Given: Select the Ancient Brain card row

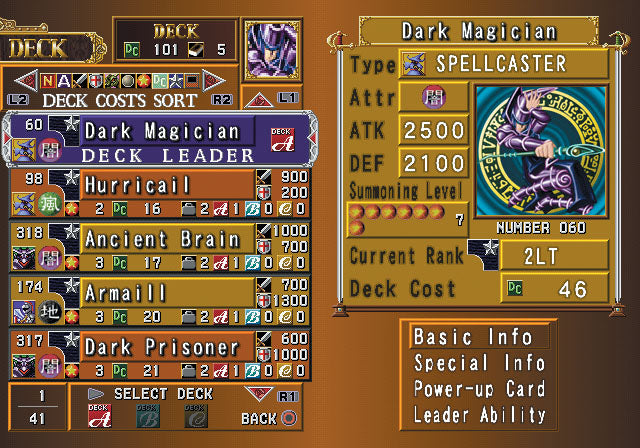Looking at the screenshot, I should [x=160, y=247].
